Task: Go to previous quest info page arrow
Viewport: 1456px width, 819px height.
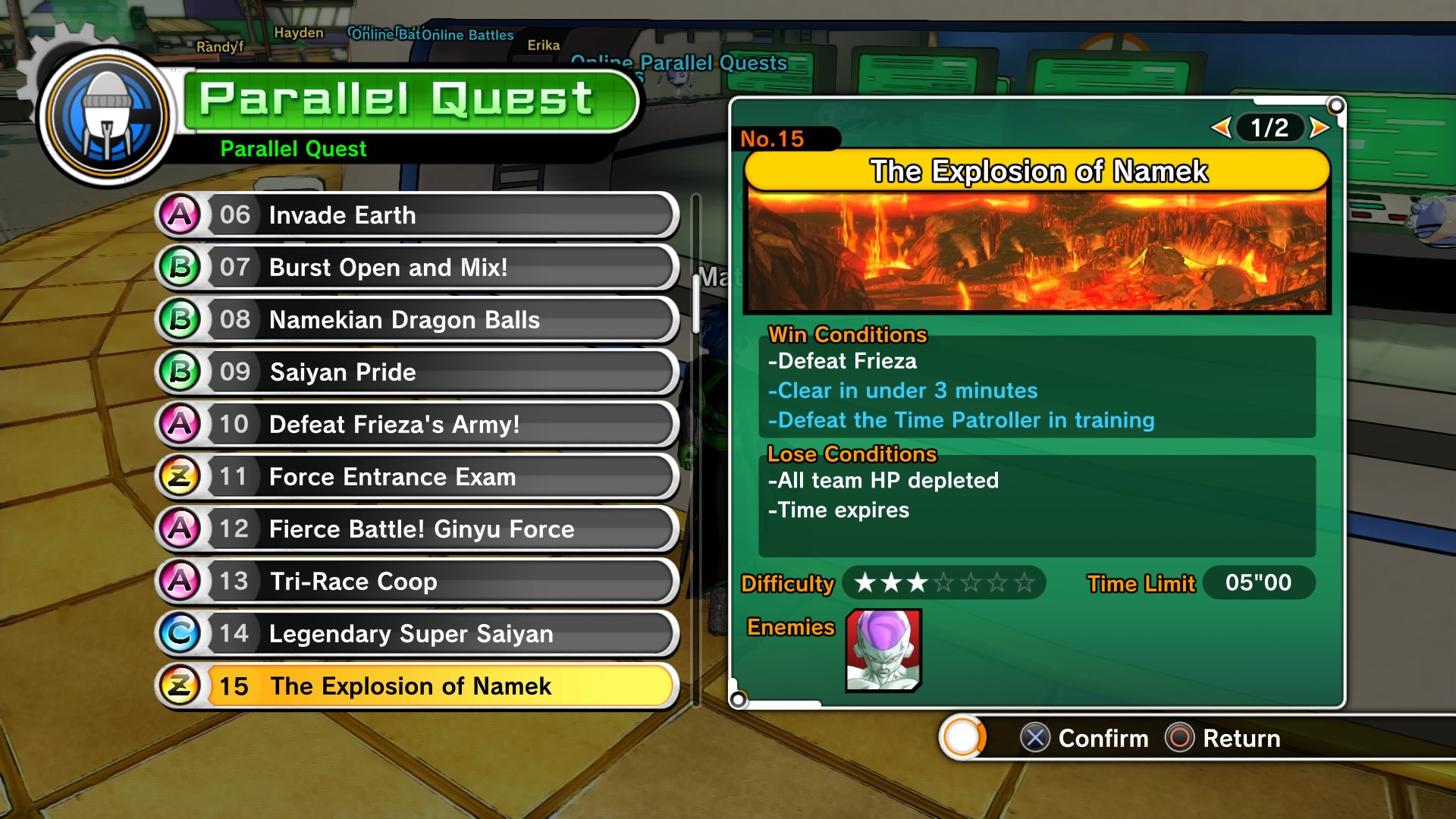Action: [x=1220, y=127]
